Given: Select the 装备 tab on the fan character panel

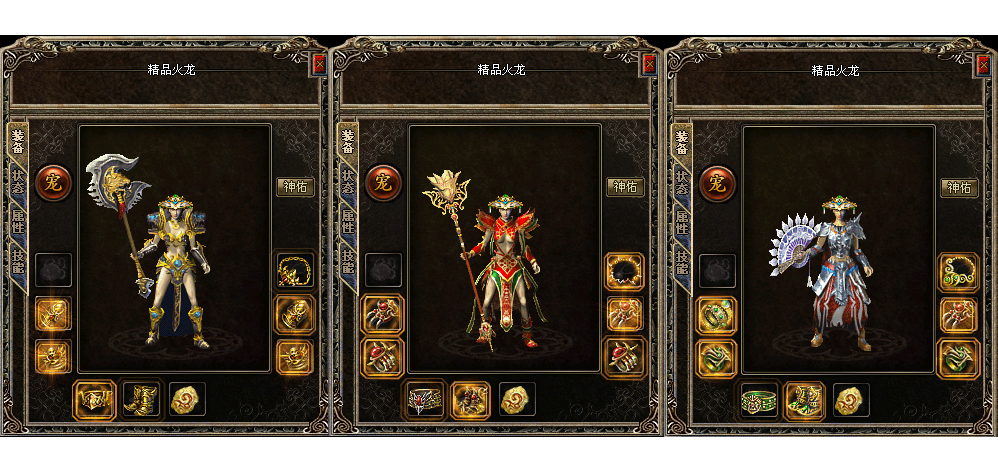Looking at the screenshot, I should tap(682, 142).
